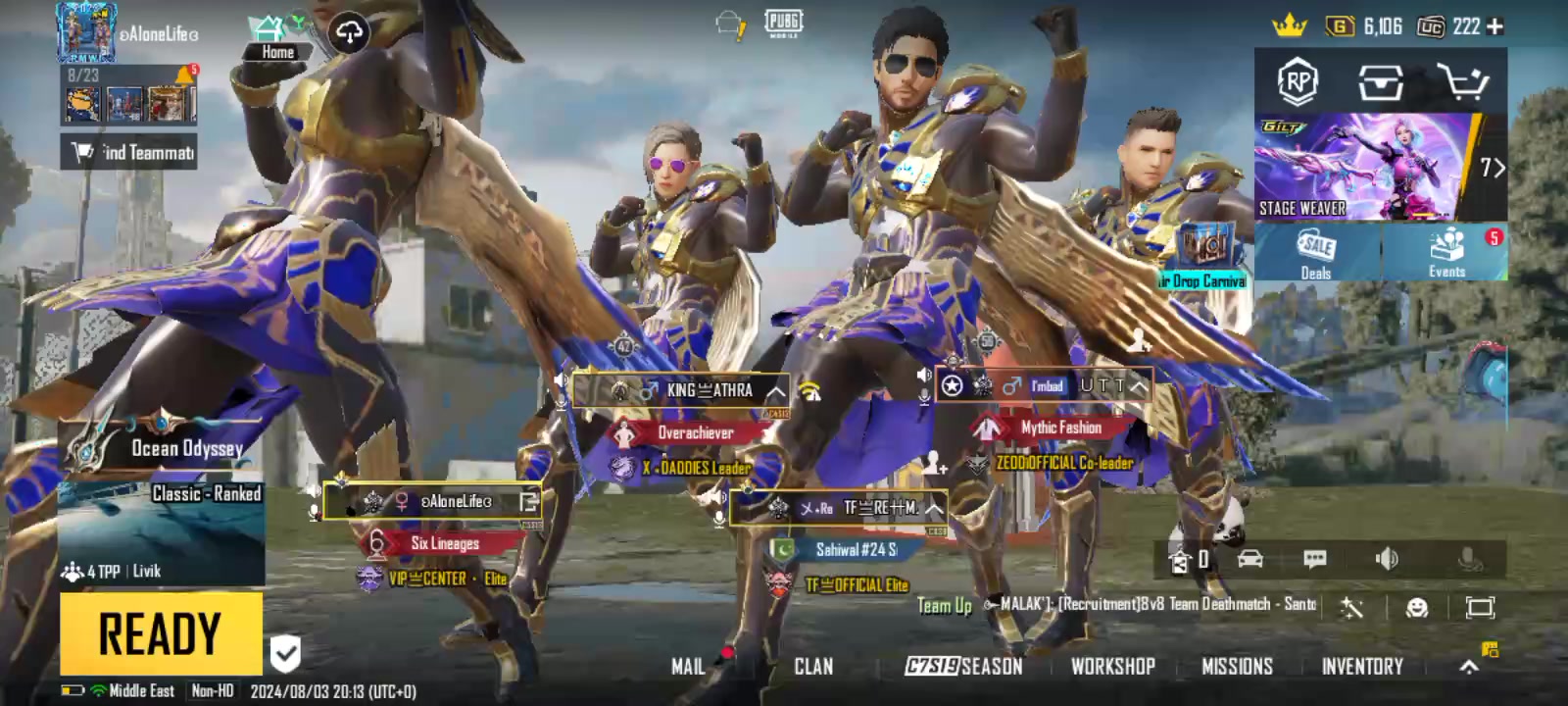The image size is (1568, 706).
Task: Click Find Teammate button
Action: pyautogui.click(x=129, y=152)
